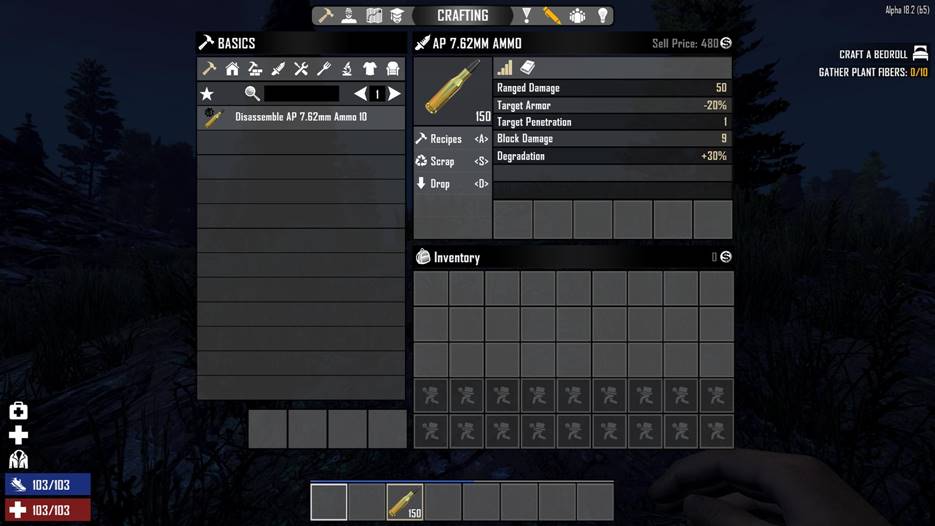Open the character tab in the top bar
The height and width of the screenshot is (526, 935).
[349, 16]
